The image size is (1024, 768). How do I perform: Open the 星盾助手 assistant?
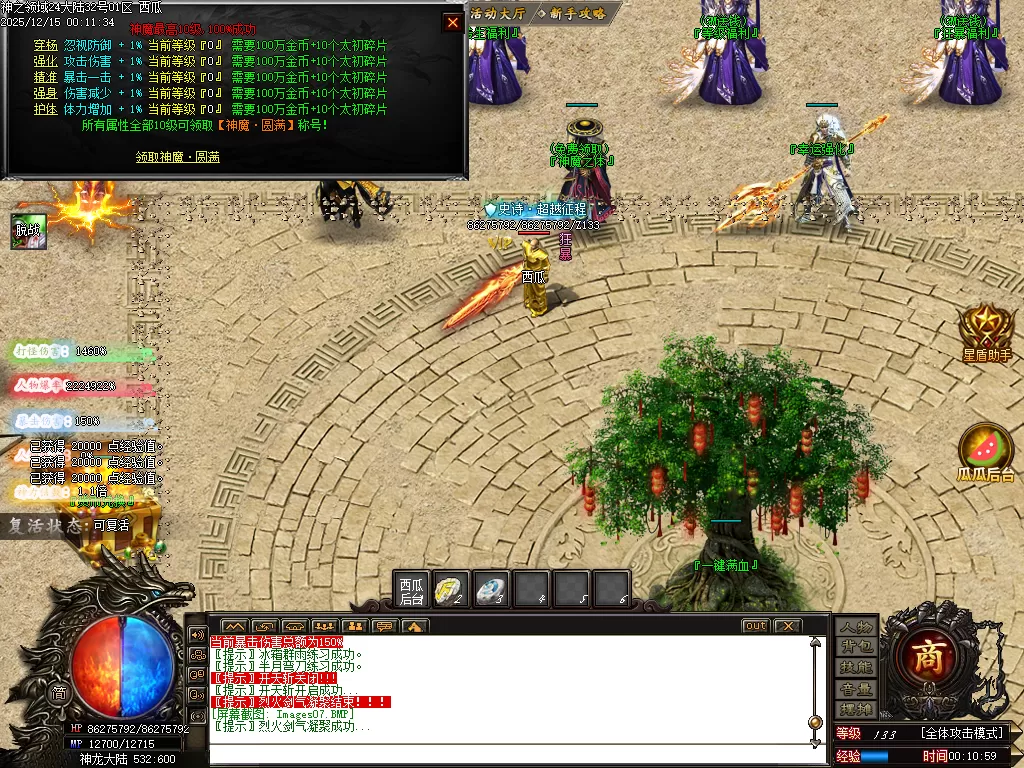point(986,333)
